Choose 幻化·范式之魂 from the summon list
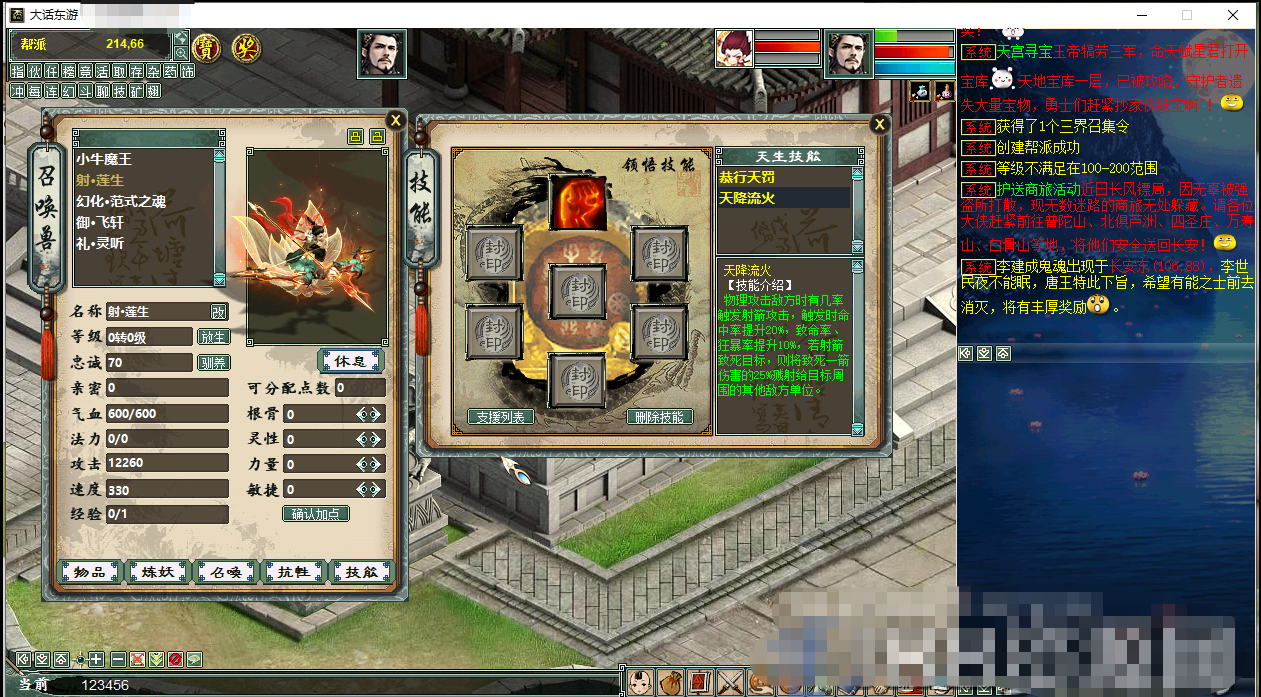This screenshot has height=697, width=1261. click(121, 201)
